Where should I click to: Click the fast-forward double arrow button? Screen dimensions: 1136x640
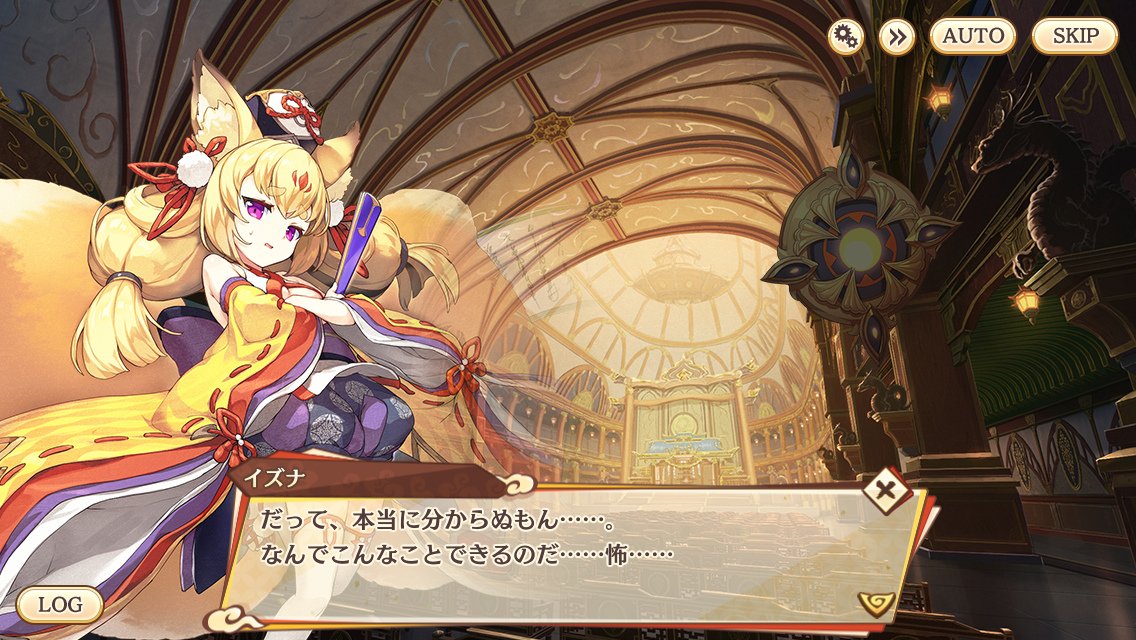coord(897,37)
